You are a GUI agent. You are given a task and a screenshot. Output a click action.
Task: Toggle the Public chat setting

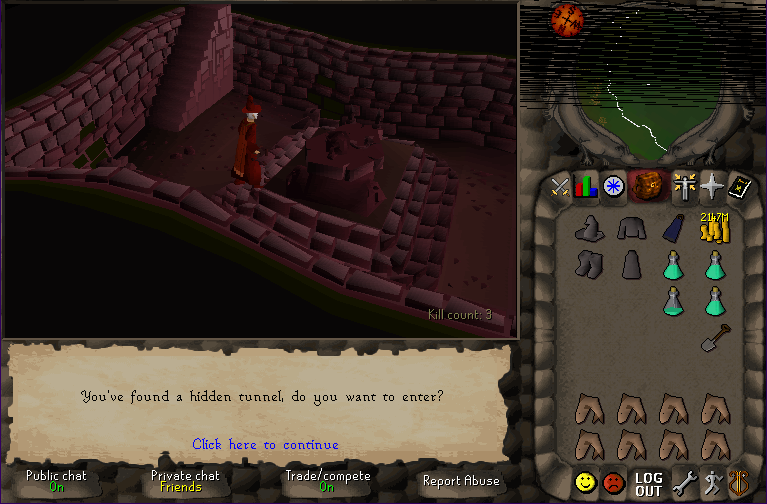(56, 481)
